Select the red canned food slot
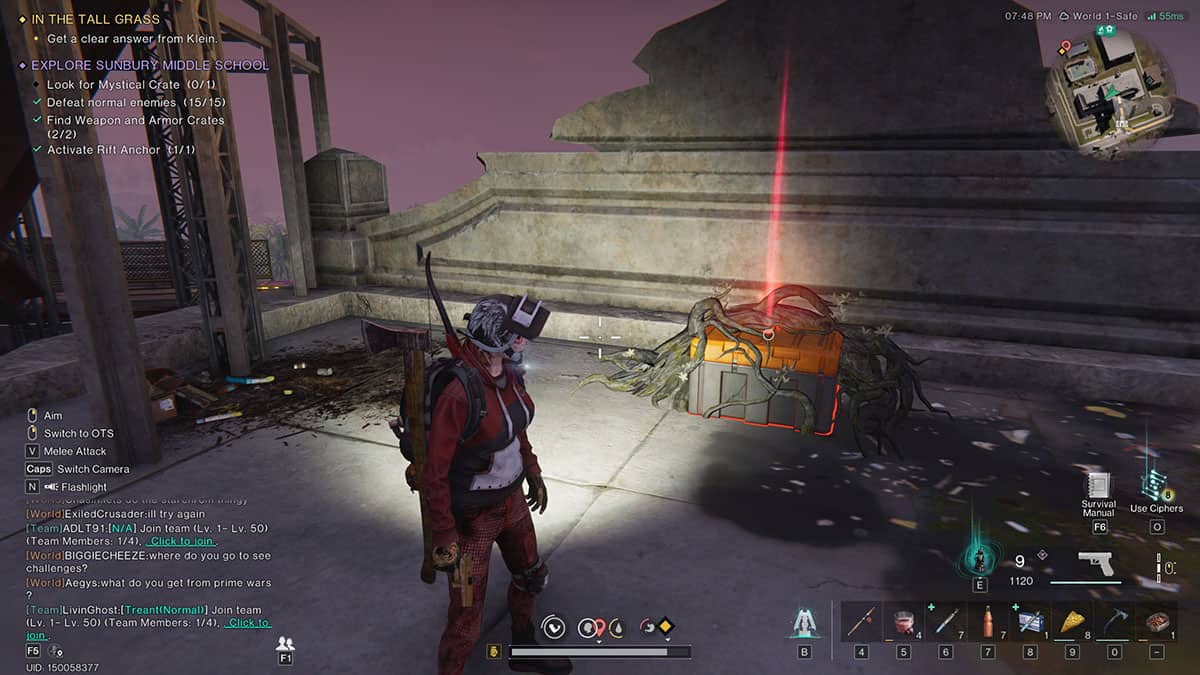This screenshot has height=675, width=1200. pos(904,622)
